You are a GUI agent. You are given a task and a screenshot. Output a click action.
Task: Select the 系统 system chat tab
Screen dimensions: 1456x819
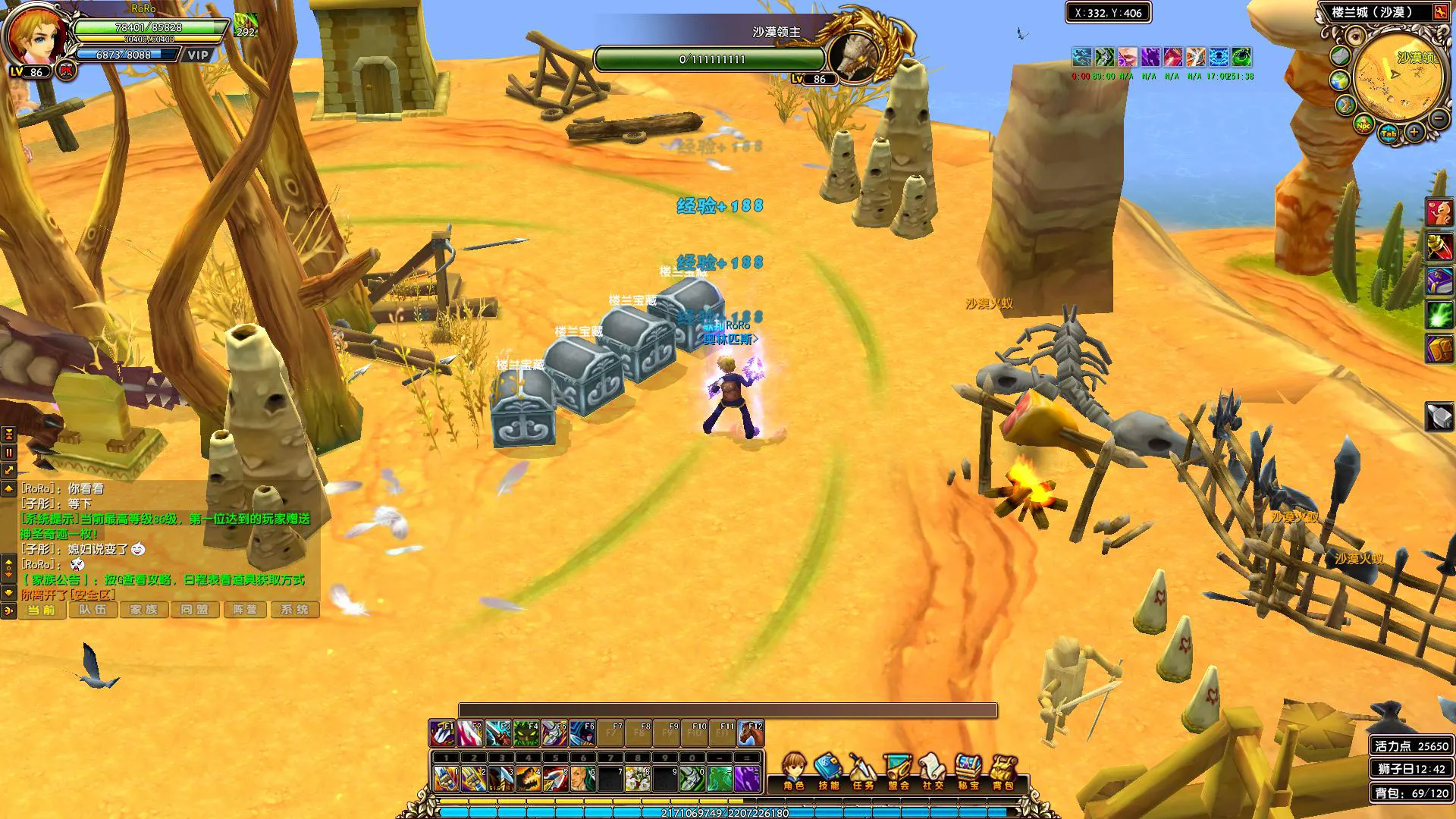294,610
